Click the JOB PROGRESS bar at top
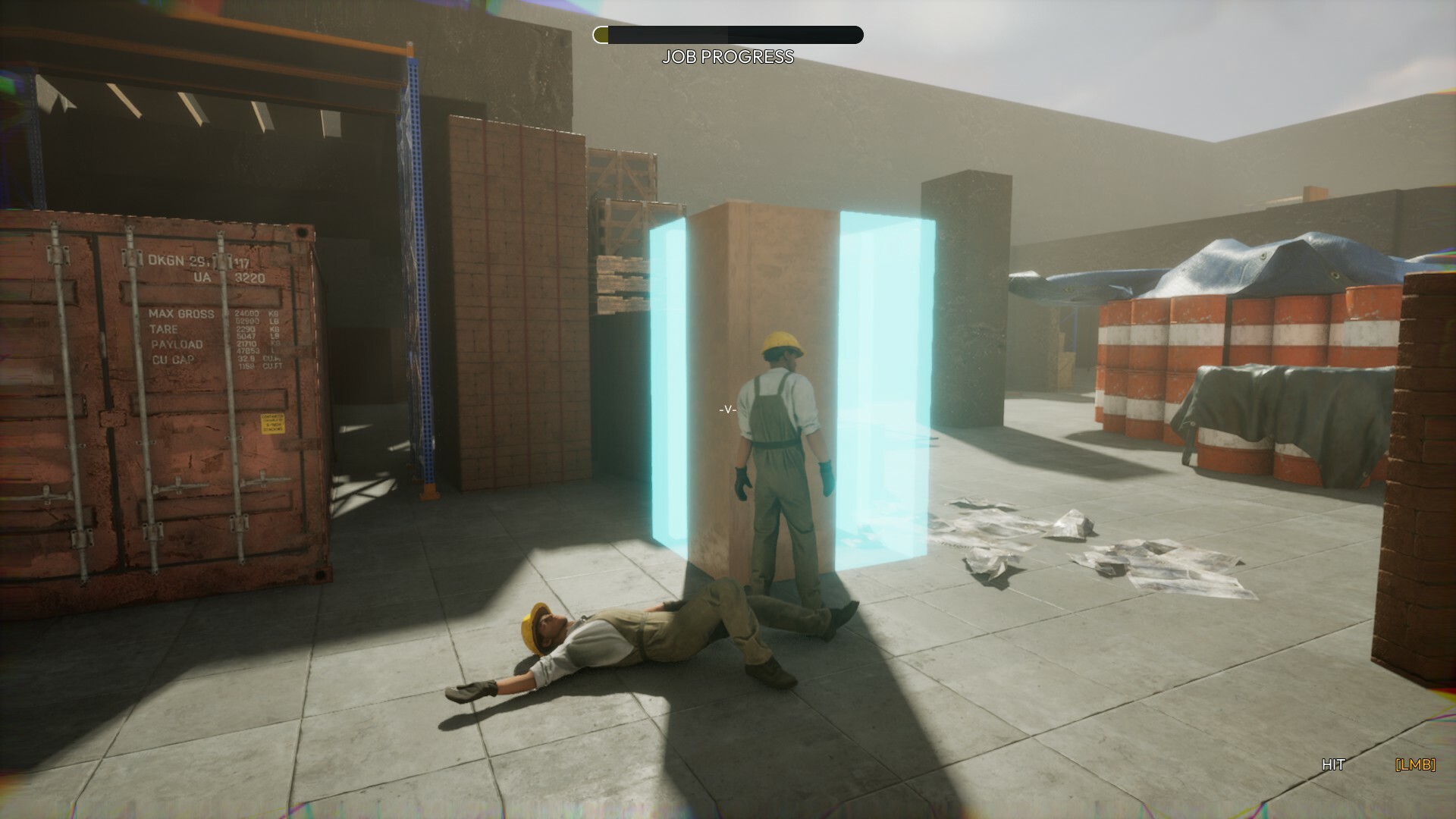The height and width of the screenshot is (819, 1456). click(x=728, y=34)
